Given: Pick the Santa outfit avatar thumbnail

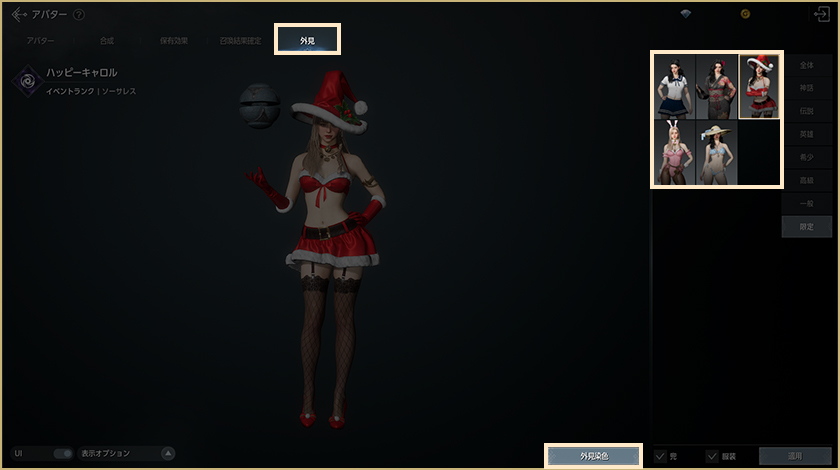Looking at the screenshot, I should [x=759, y=87].
